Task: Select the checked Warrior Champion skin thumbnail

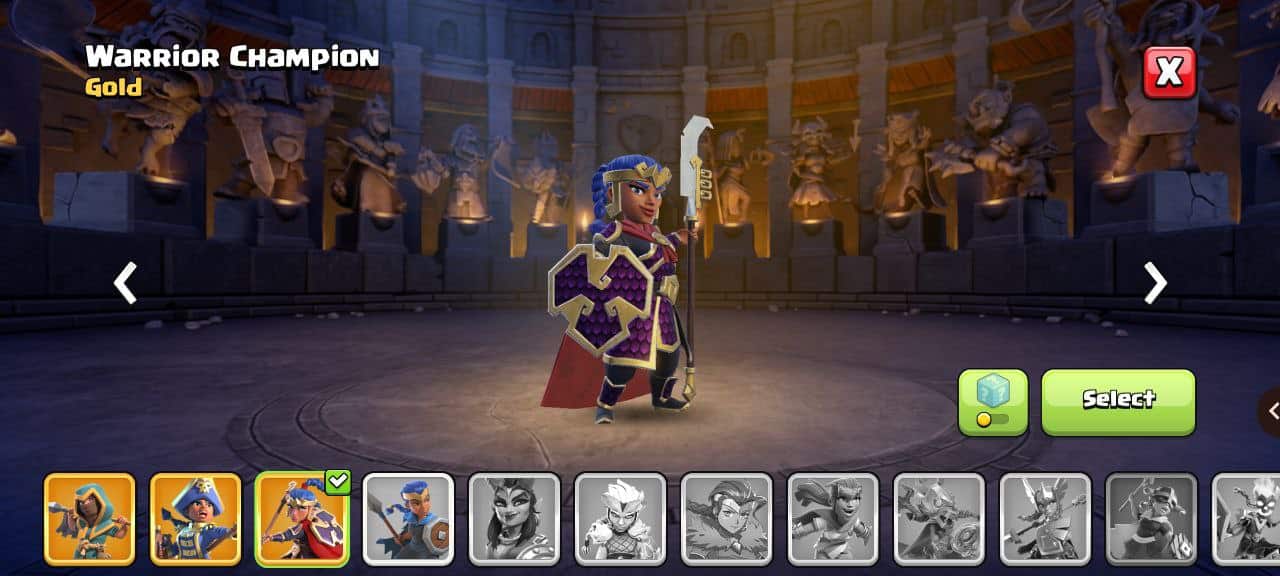Action: tap(302, 519)
